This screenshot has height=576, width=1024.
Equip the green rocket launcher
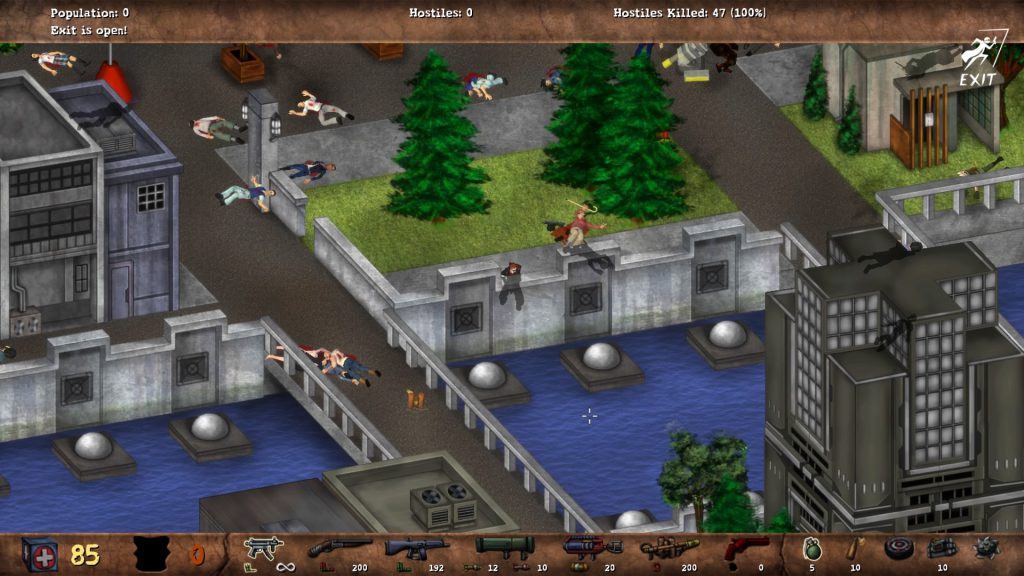(504, 546)
